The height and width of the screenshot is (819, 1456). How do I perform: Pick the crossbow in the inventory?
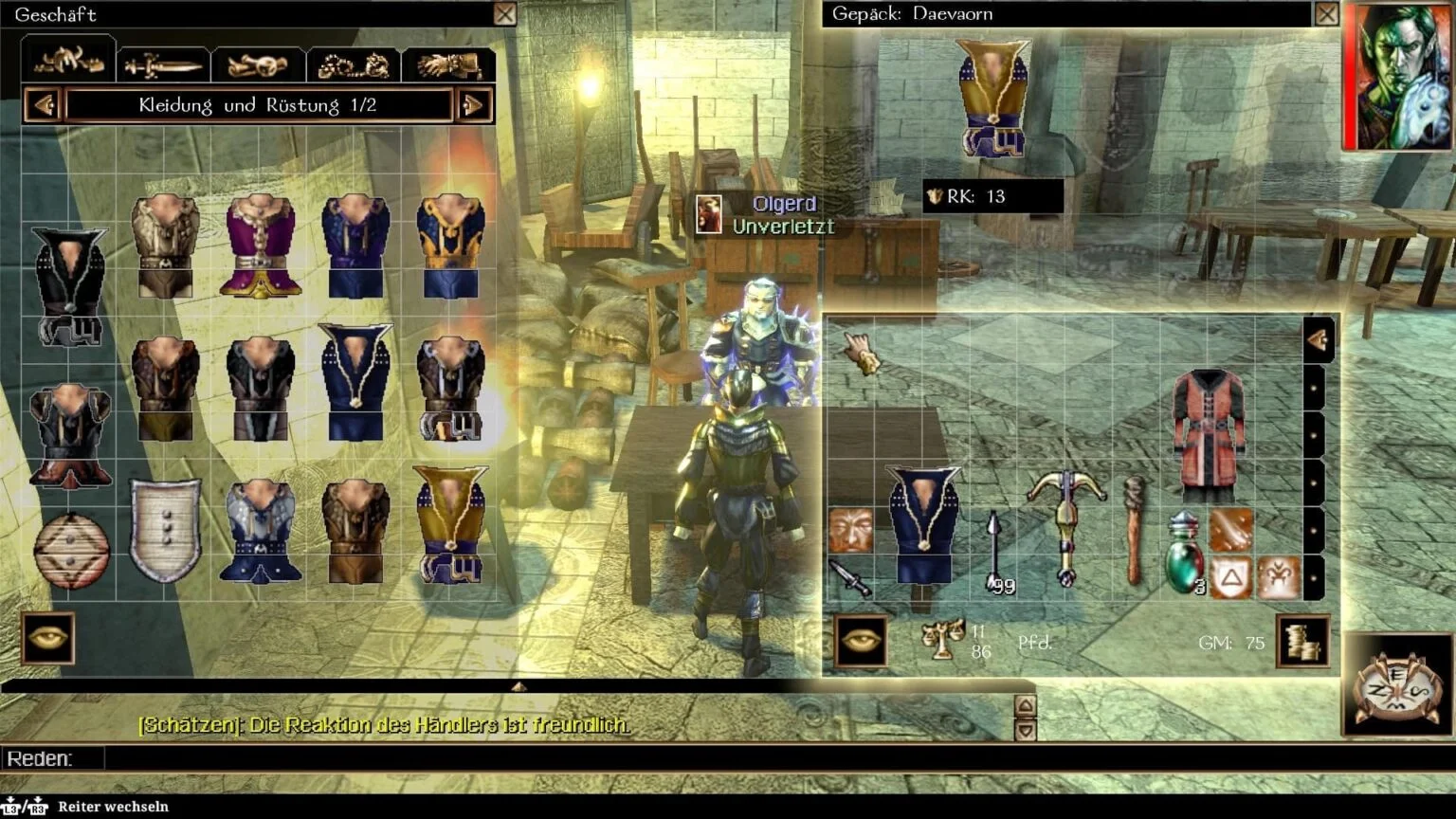click(1065, 524)
